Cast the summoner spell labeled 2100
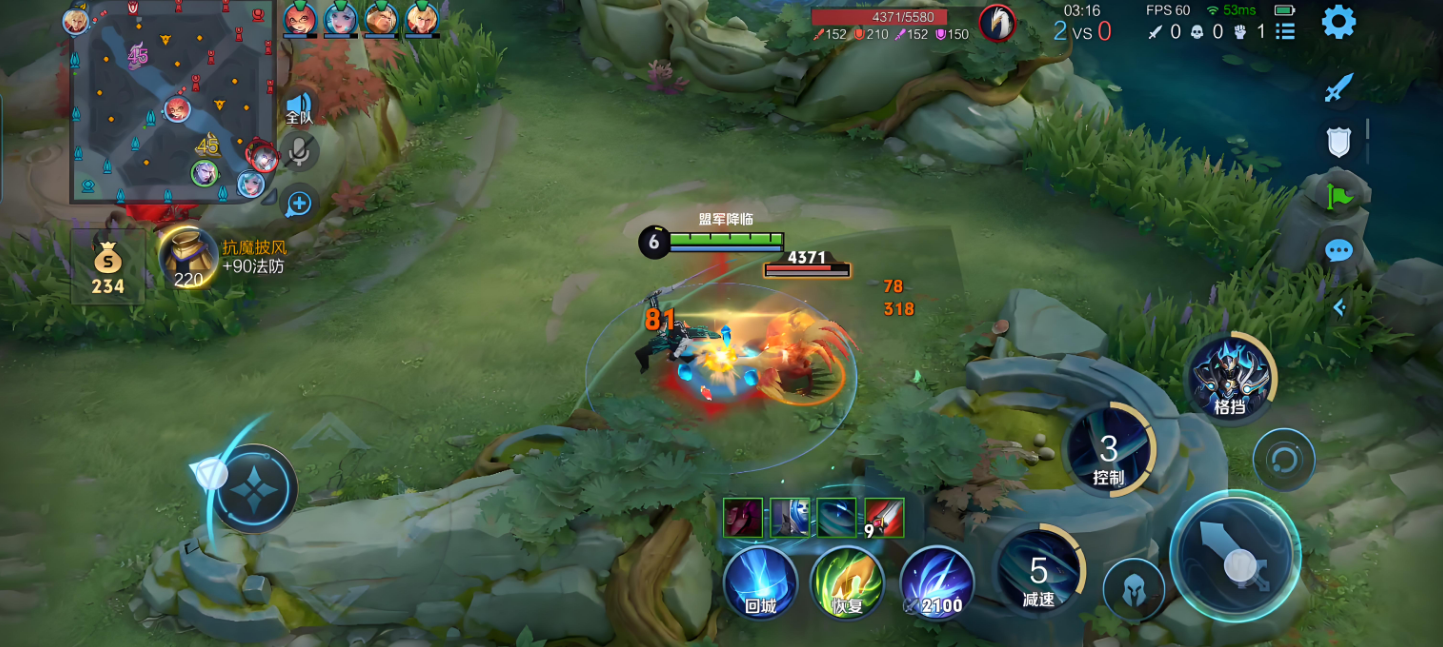 (x=937, y=582)
